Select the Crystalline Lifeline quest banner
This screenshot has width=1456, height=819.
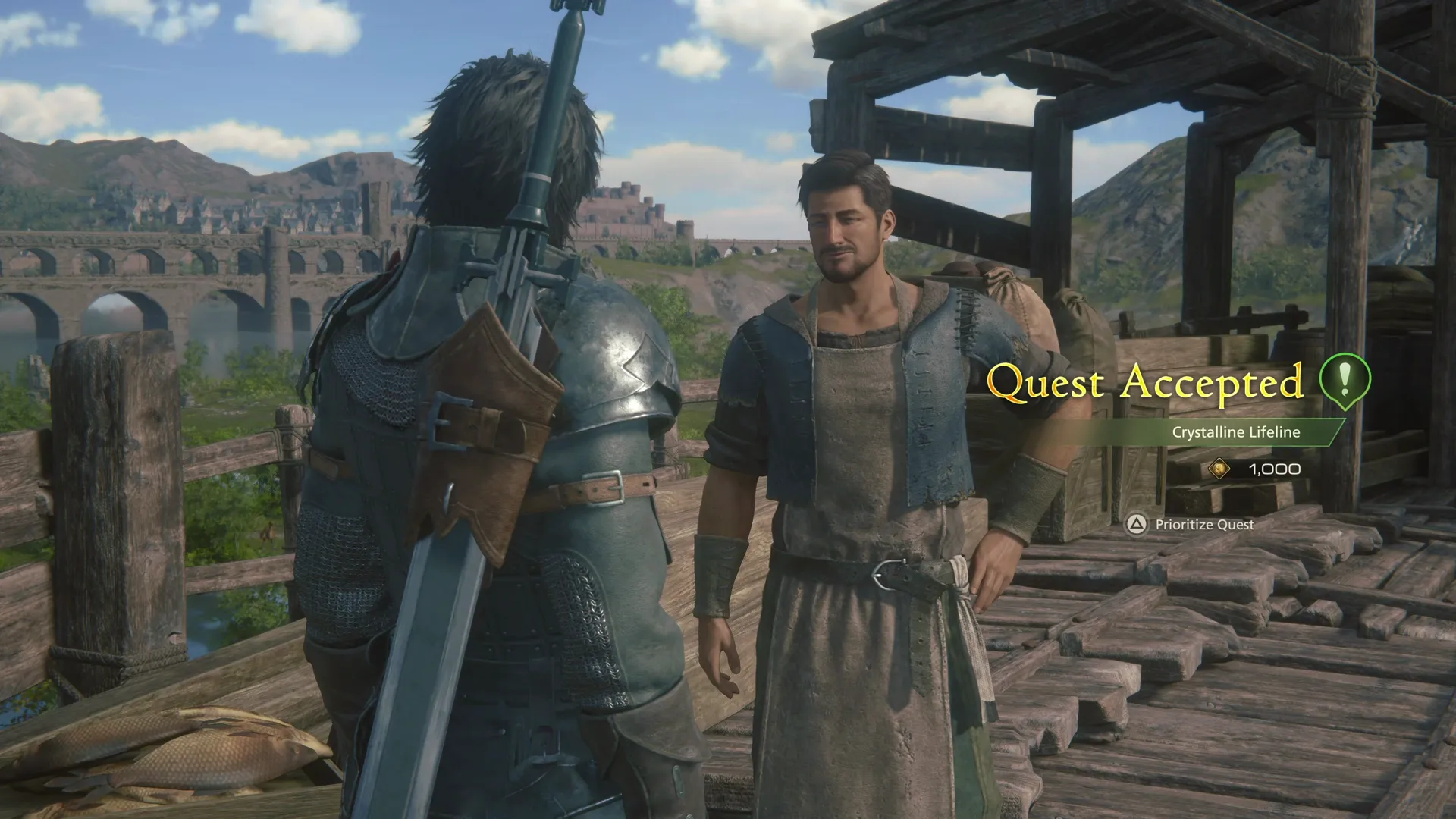point(1236,434)
